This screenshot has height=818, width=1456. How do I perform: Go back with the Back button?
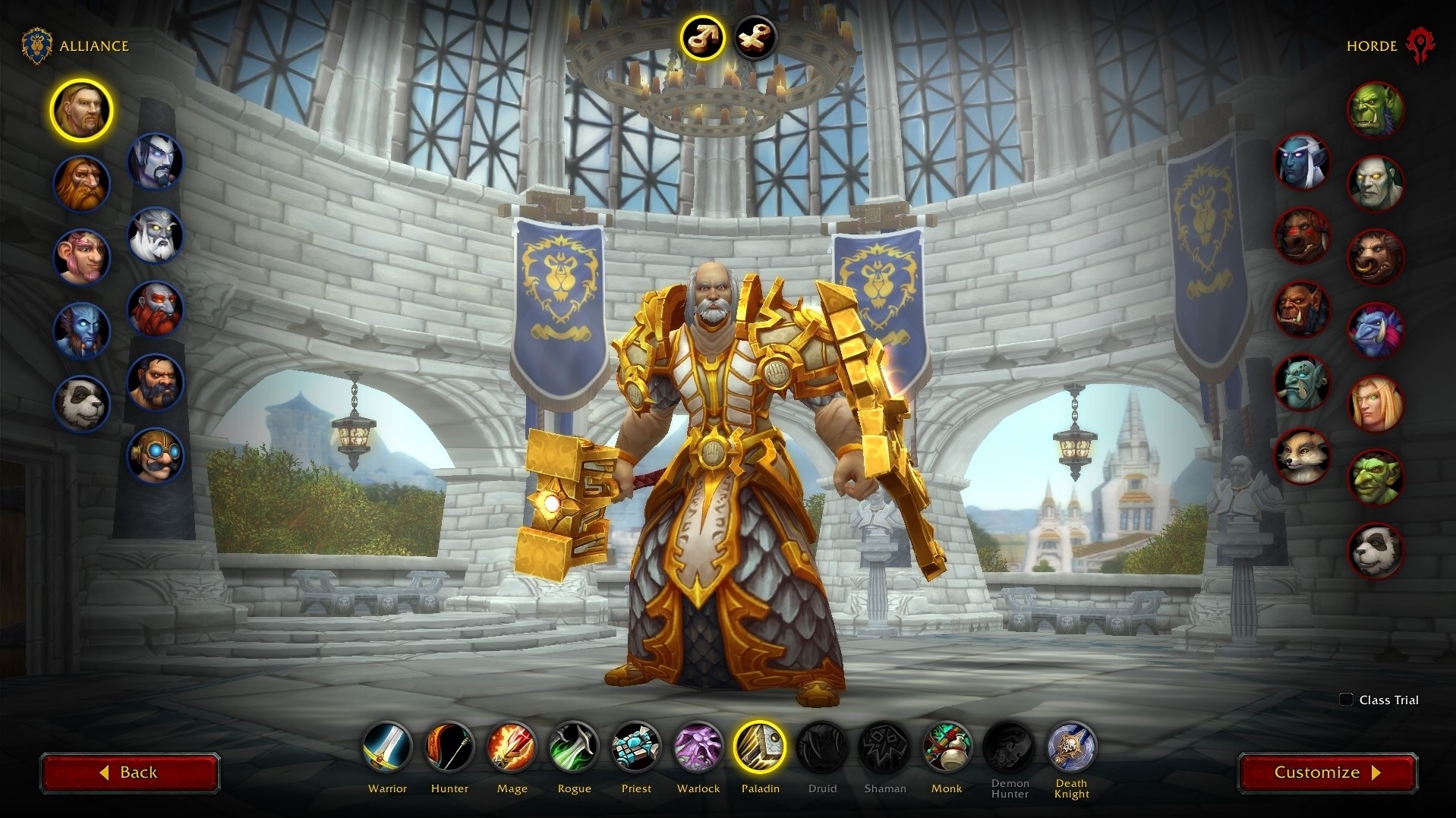(x=129, y=772)
